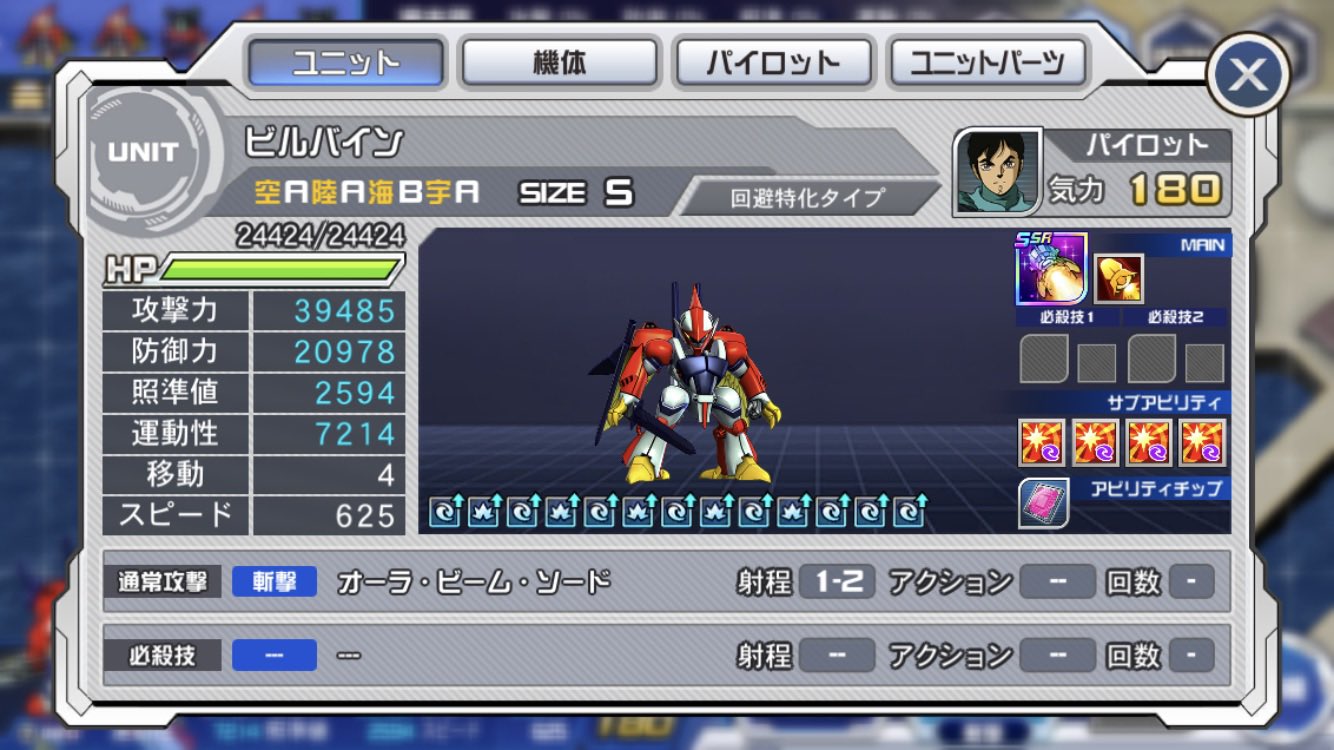The width and height of the screenshot is (1334, 750).
Task: Select the empty 必殺技 attack row
Action: (x=658, y=655)
